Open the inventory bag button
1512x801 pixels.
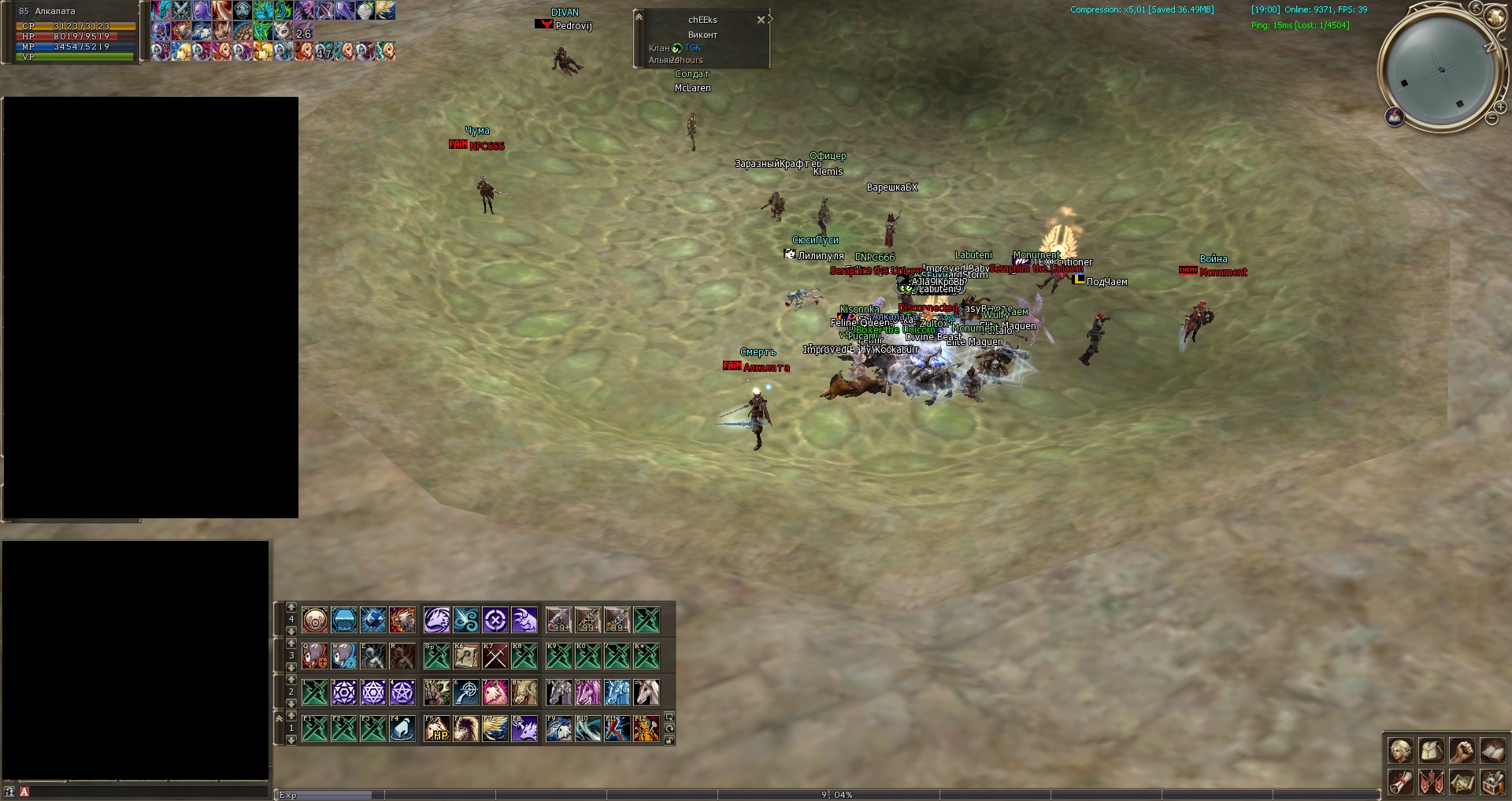(x=1431, y=751)
